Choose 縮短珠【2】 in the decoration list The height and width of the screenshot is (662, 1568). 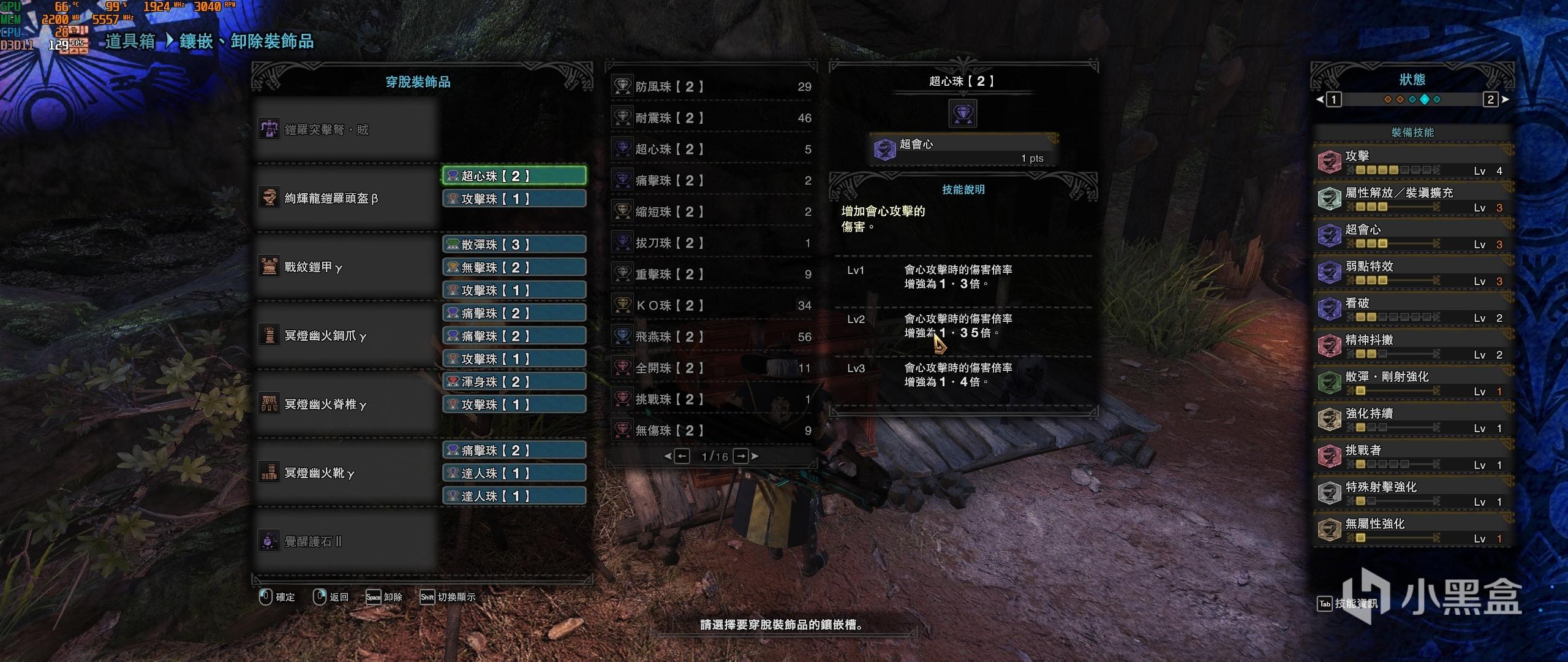[x=712, y=211]
